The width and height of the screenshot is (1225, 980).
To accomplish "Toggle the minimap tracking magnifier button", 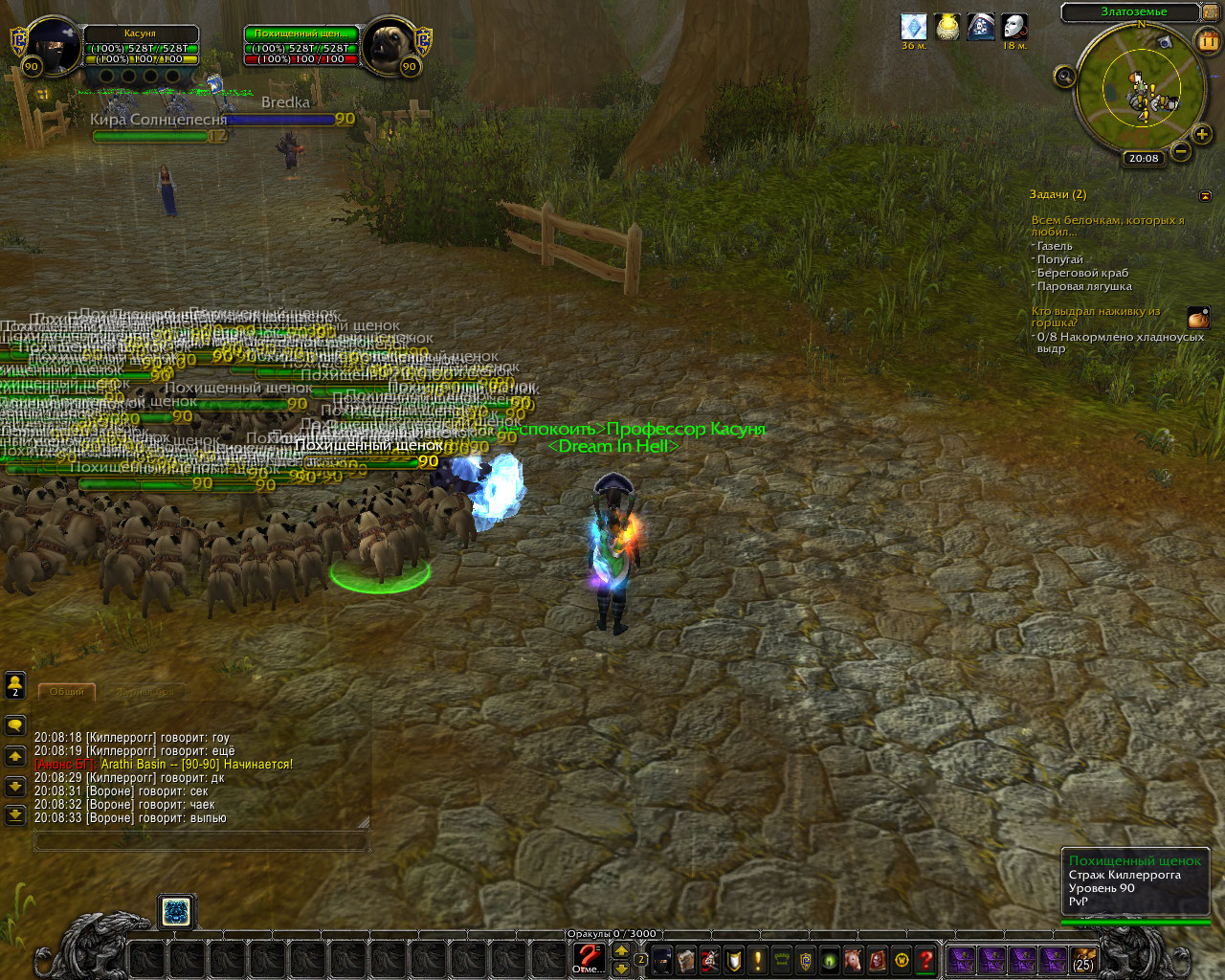I will 1064,77.
